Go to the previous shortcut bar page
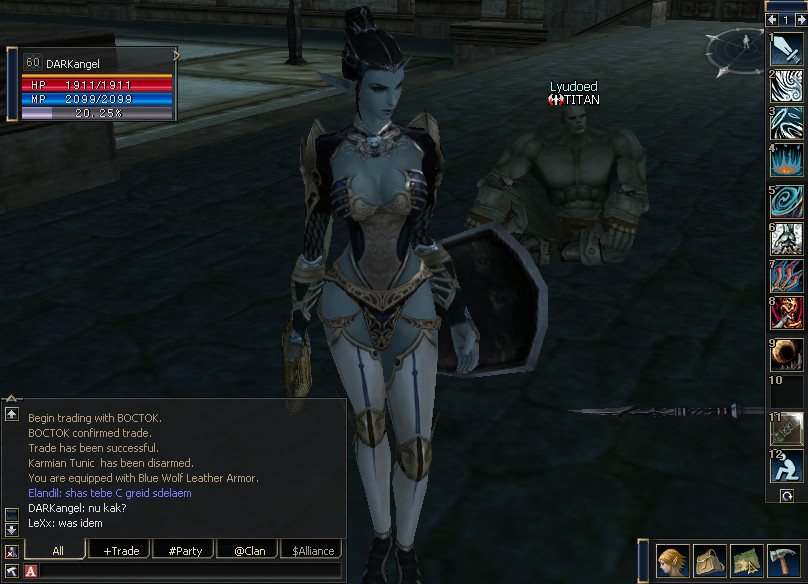The width and height of the screenshot is (808, 584). click(x=773, y=19)
